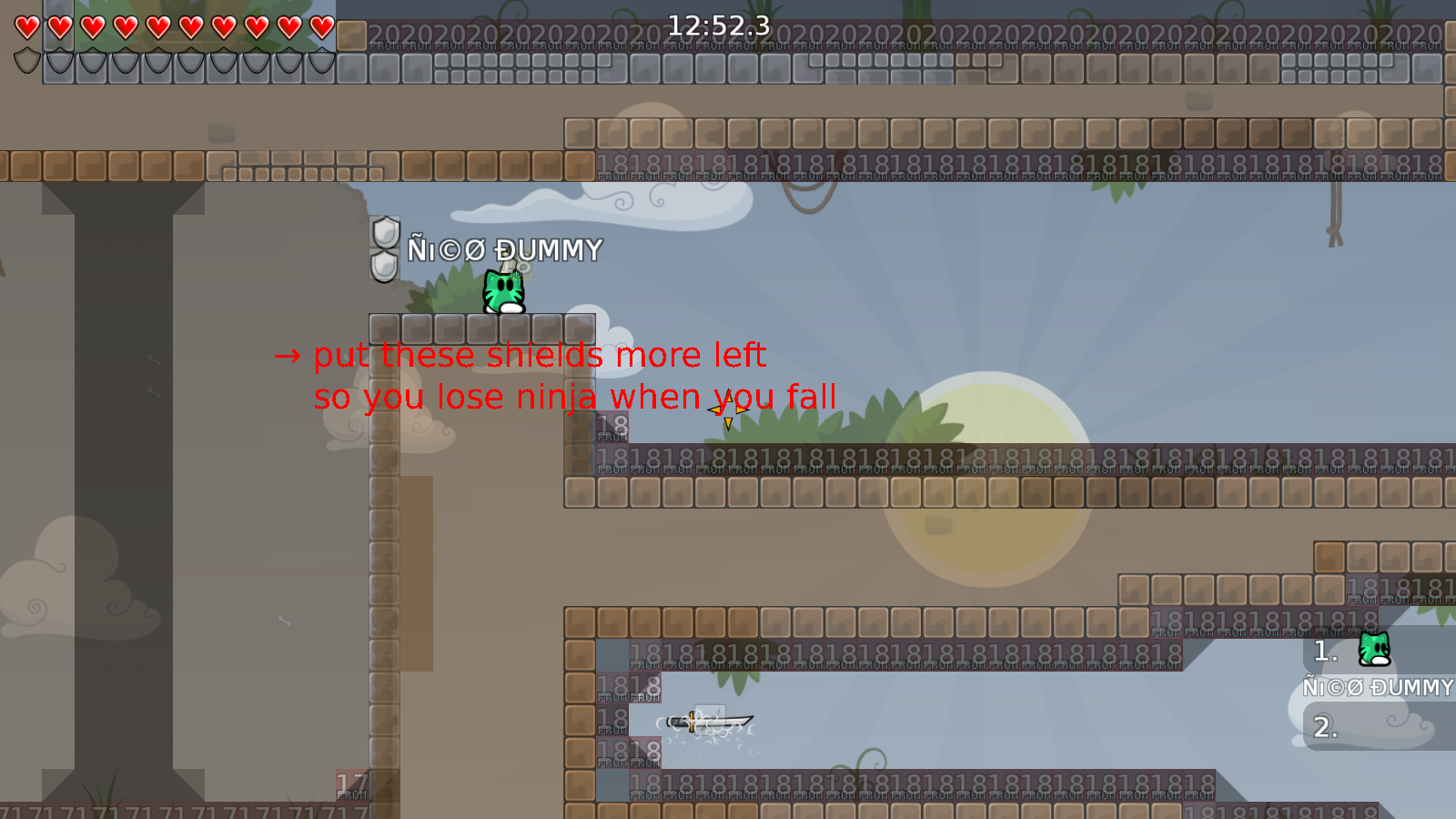Grab the ninja star pickup midair
The height and width of the screenshot is (819, 1456).
click(727, 411)
